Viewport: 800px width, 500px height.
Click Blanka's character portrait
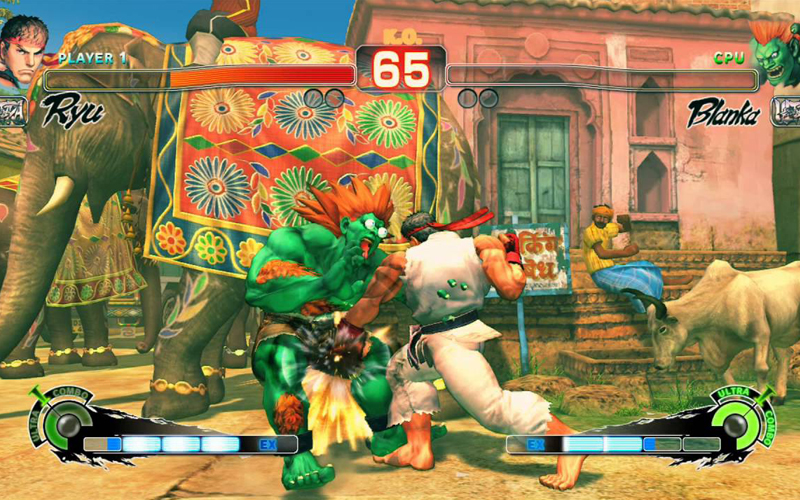pyautogui.click(x=778, y=50)
